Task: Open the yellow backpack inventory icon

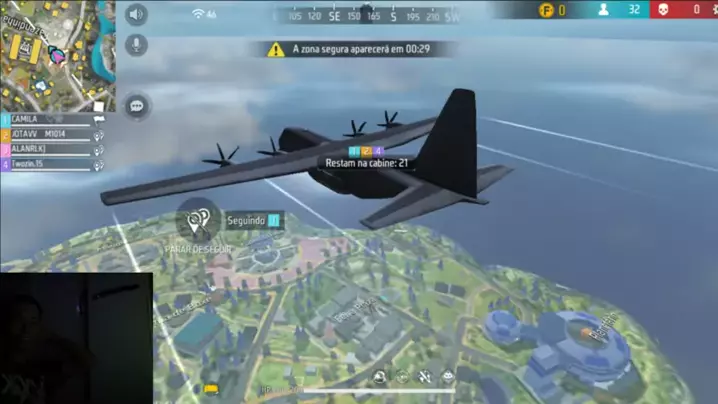Action: pos(211,388)
